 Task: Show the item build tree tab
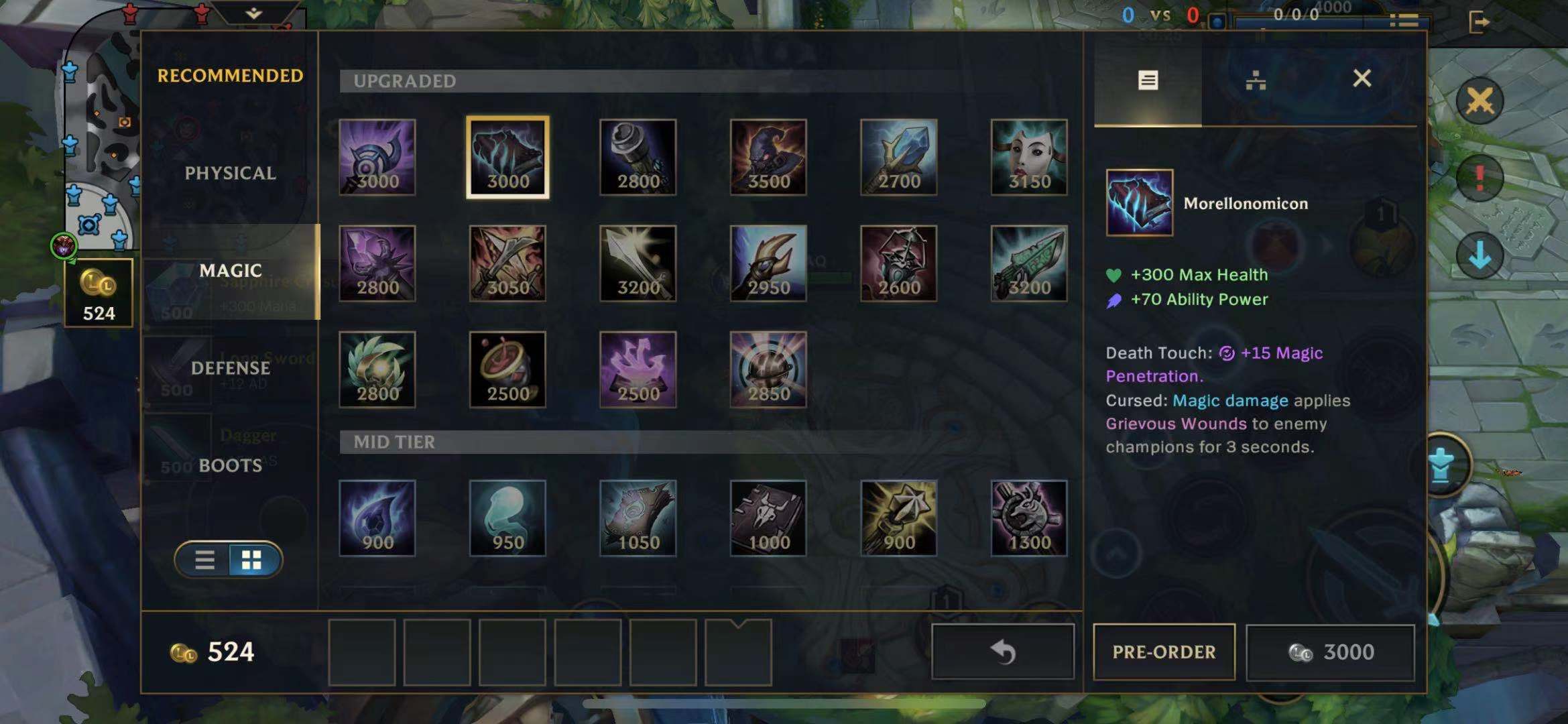click(1255, 80)
